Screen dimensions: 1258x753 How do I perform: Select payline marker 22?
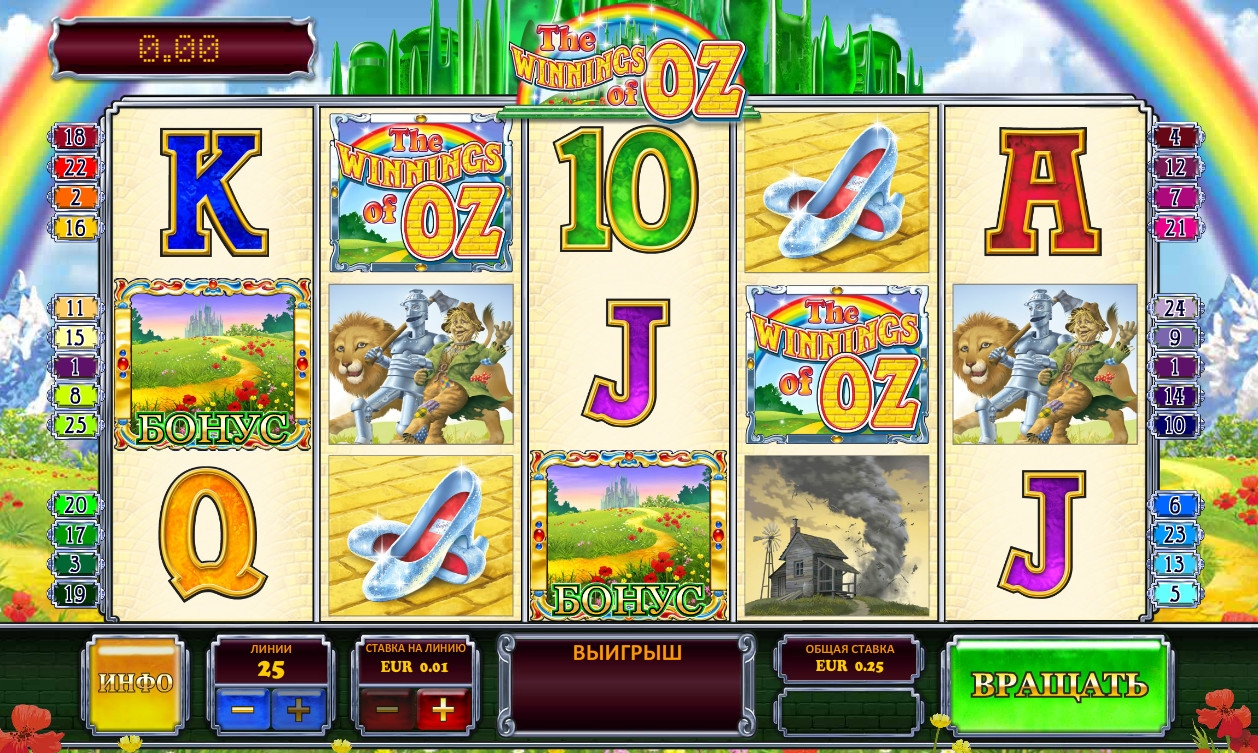(76, 168)
